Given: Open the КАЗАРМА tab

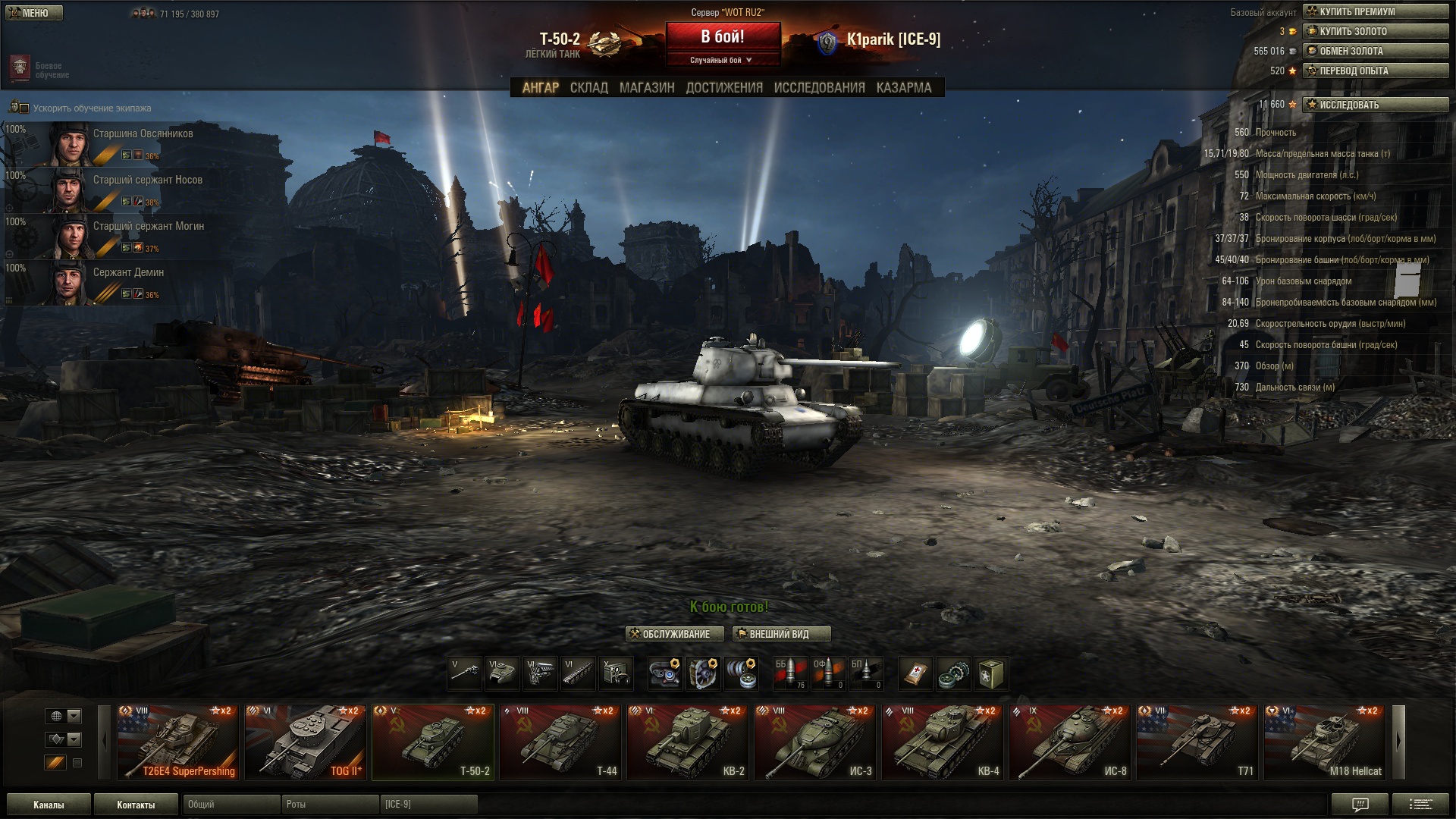Looking at the screenshot, I should [x=903, y=88].
